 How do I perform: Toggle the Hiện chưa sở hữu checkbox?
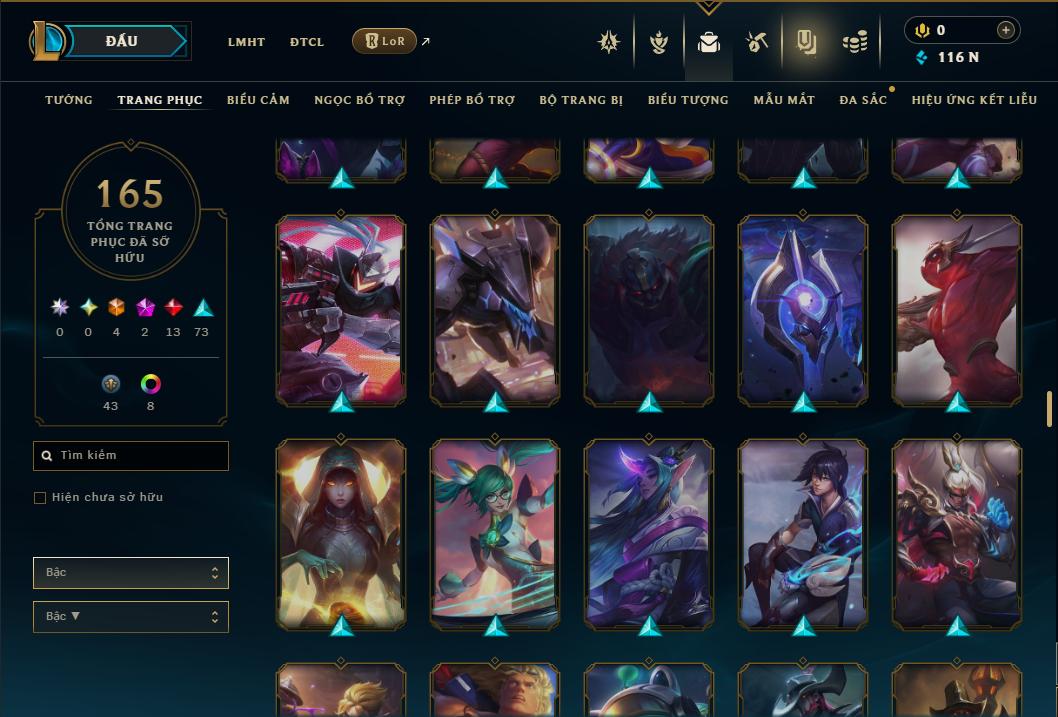coord(40,498)
